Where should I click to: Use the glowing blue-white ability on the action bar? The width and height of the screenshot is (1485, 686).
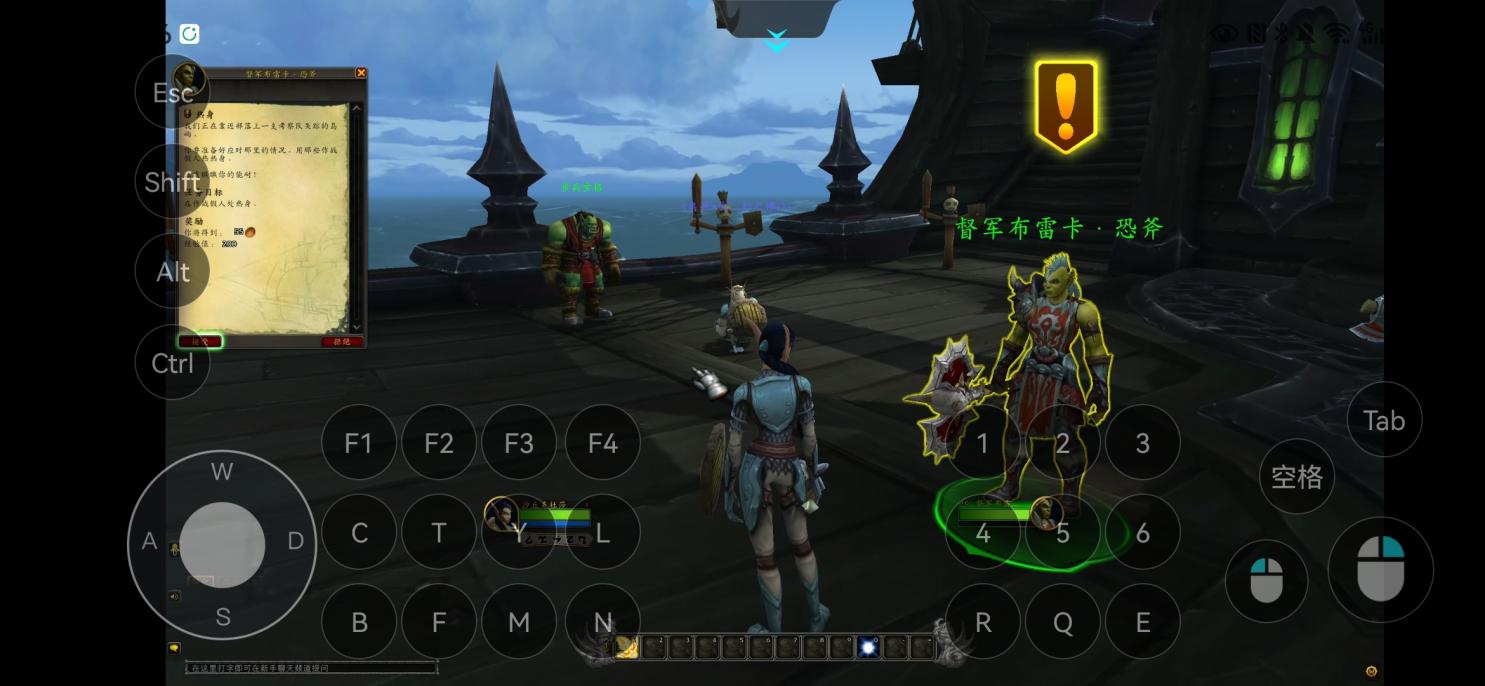pyautogui.click(x=869, y=648)
